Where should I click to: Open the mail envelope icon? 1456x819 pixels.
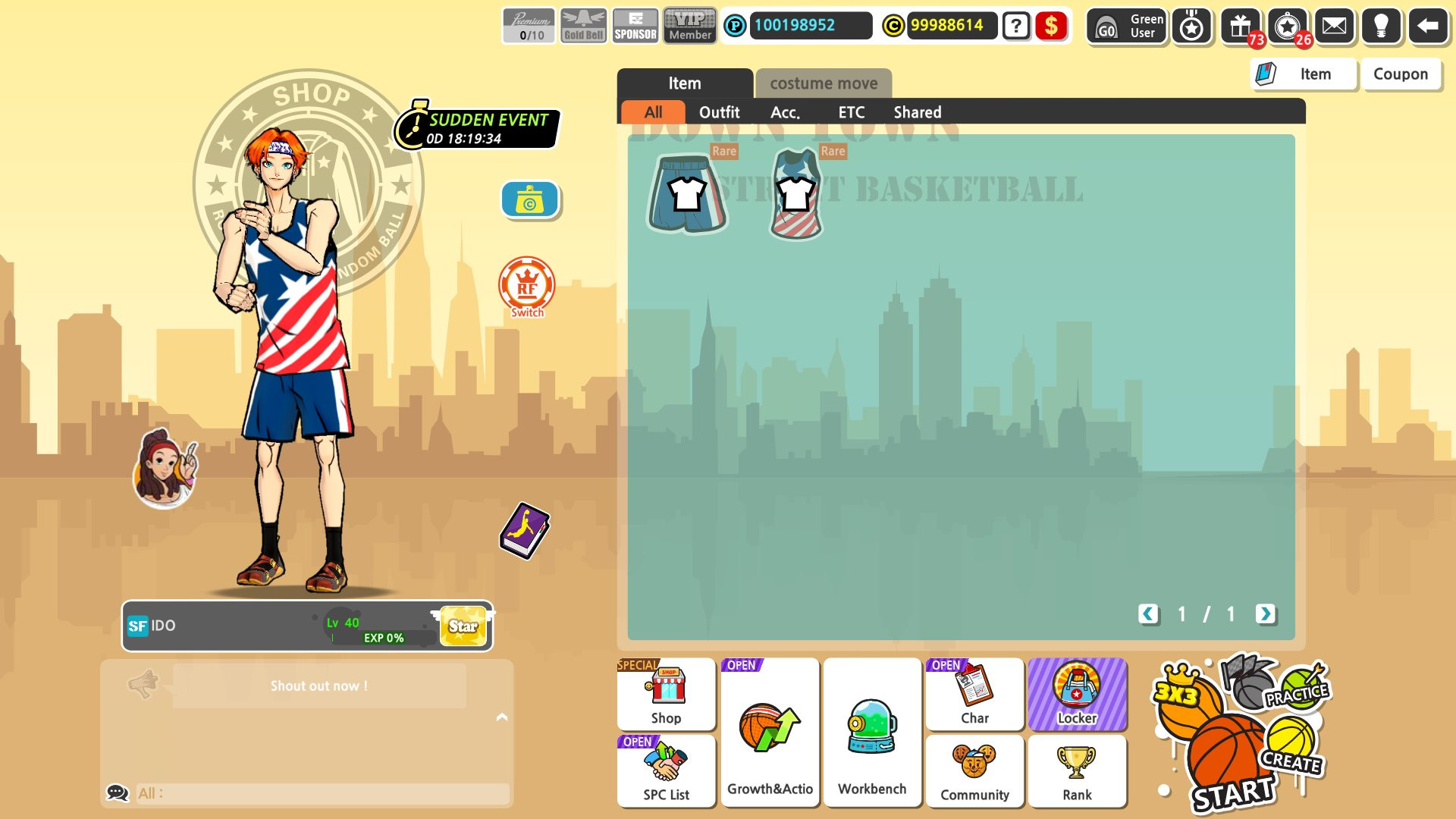tap(1336, 26)
